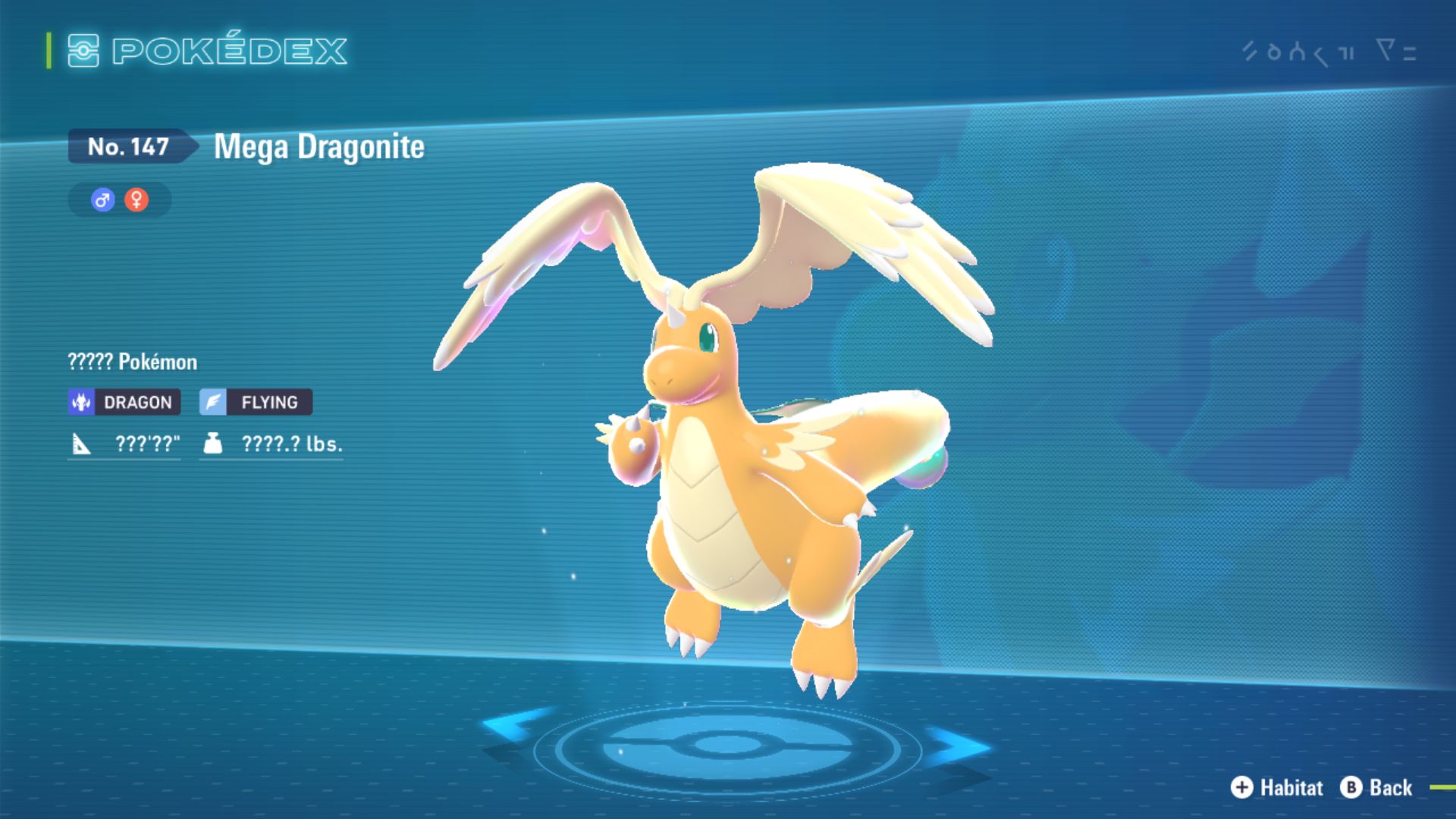Viewport: 1456px width, 819px height.
Task: Select the red female gender icon
Action: [136, 200]
